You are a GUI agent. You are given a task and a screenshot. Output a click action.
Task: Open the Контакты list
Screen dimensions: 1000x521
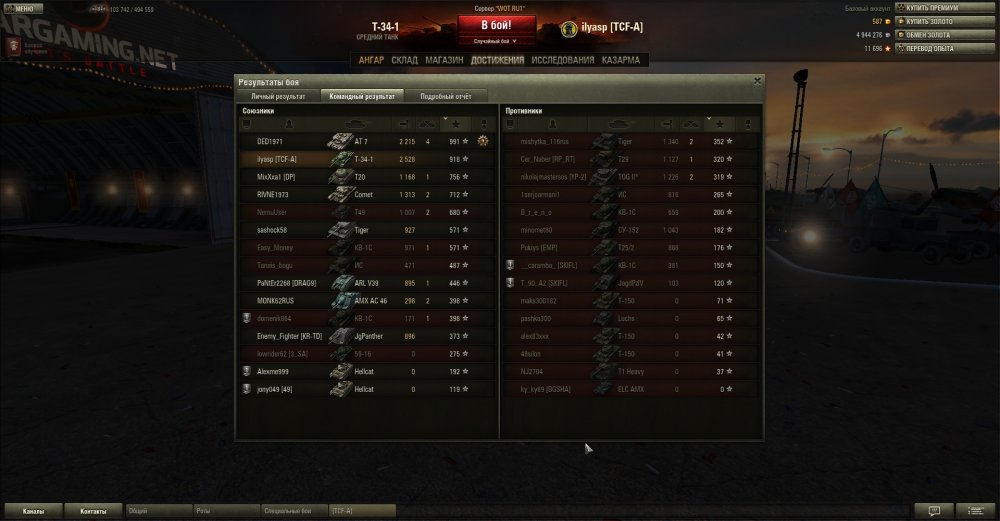coord(93,511)
